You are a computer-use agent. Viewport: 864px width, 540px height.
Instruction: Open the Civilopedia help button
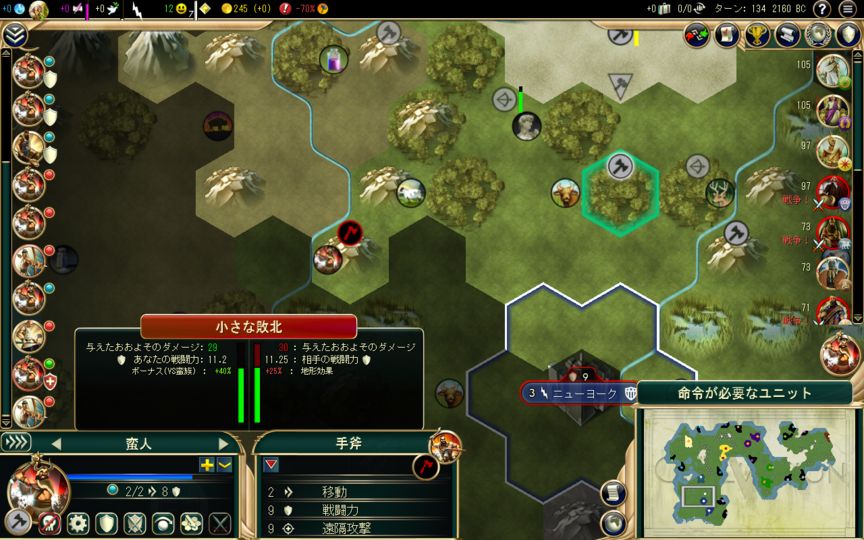[822, 9]
